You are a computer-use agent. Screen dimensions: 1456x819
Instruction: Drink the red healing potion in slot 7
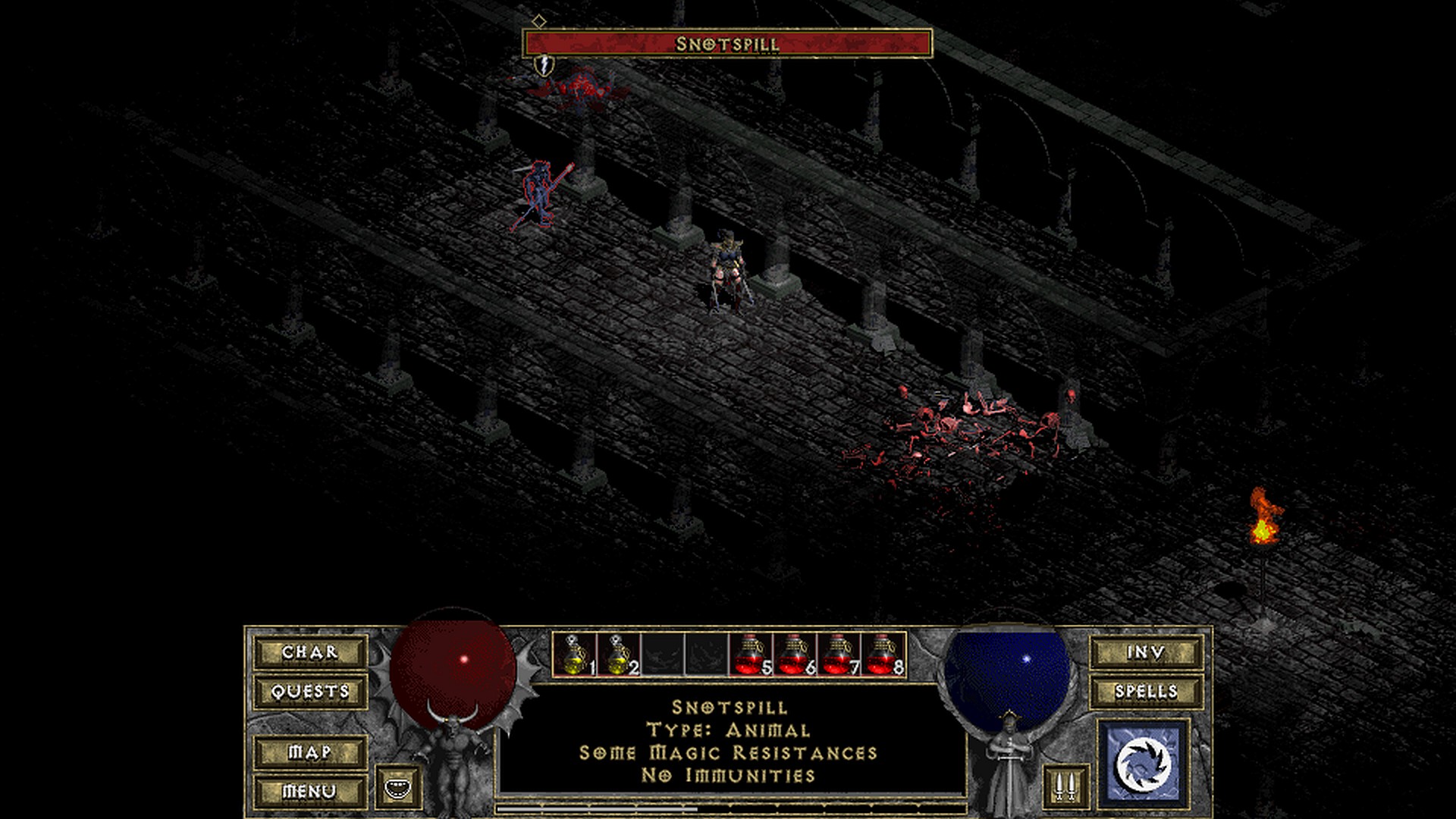coord(839,654)
